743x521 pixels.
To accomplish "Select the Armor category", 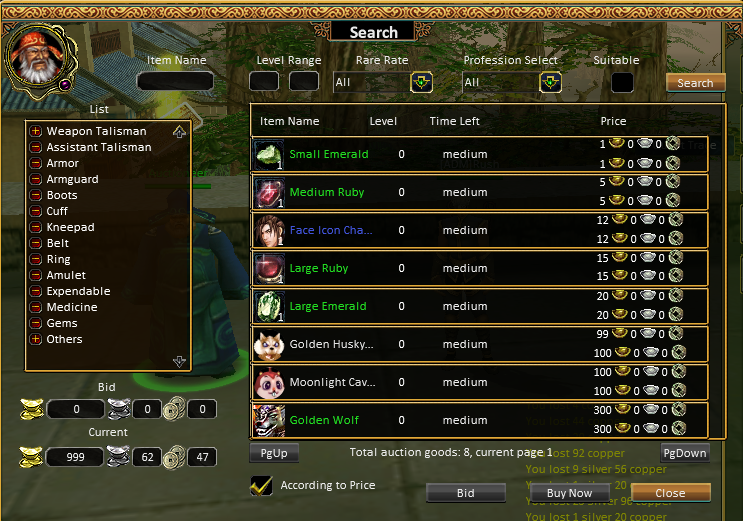I will [62, 163].
